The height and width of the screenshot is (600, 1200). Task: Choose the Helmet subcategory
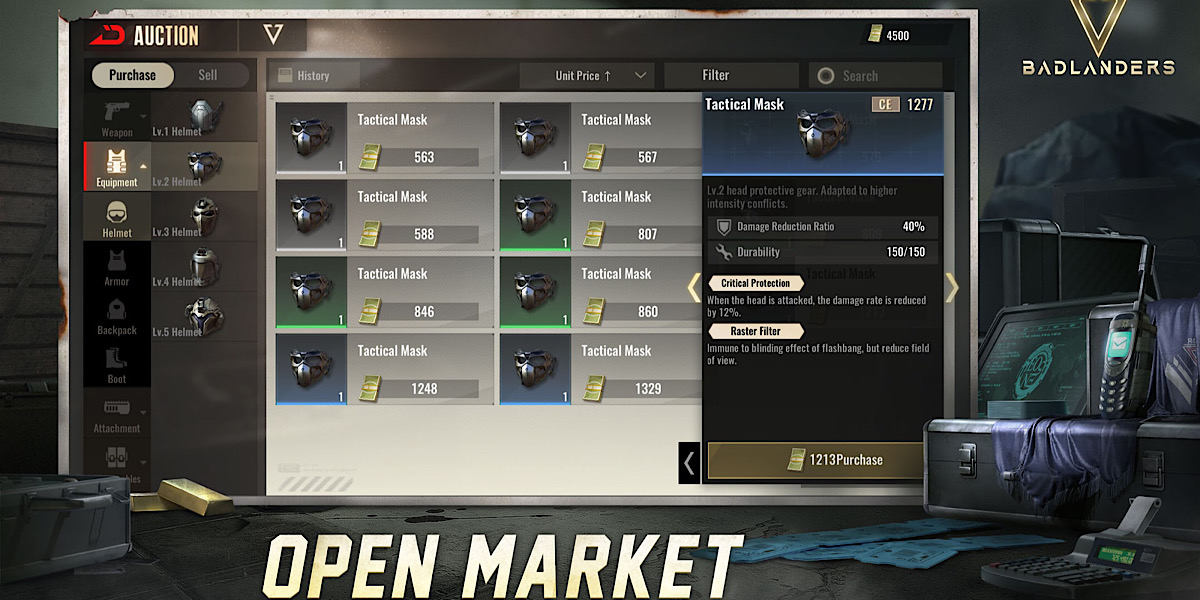[x=117, y=217]
